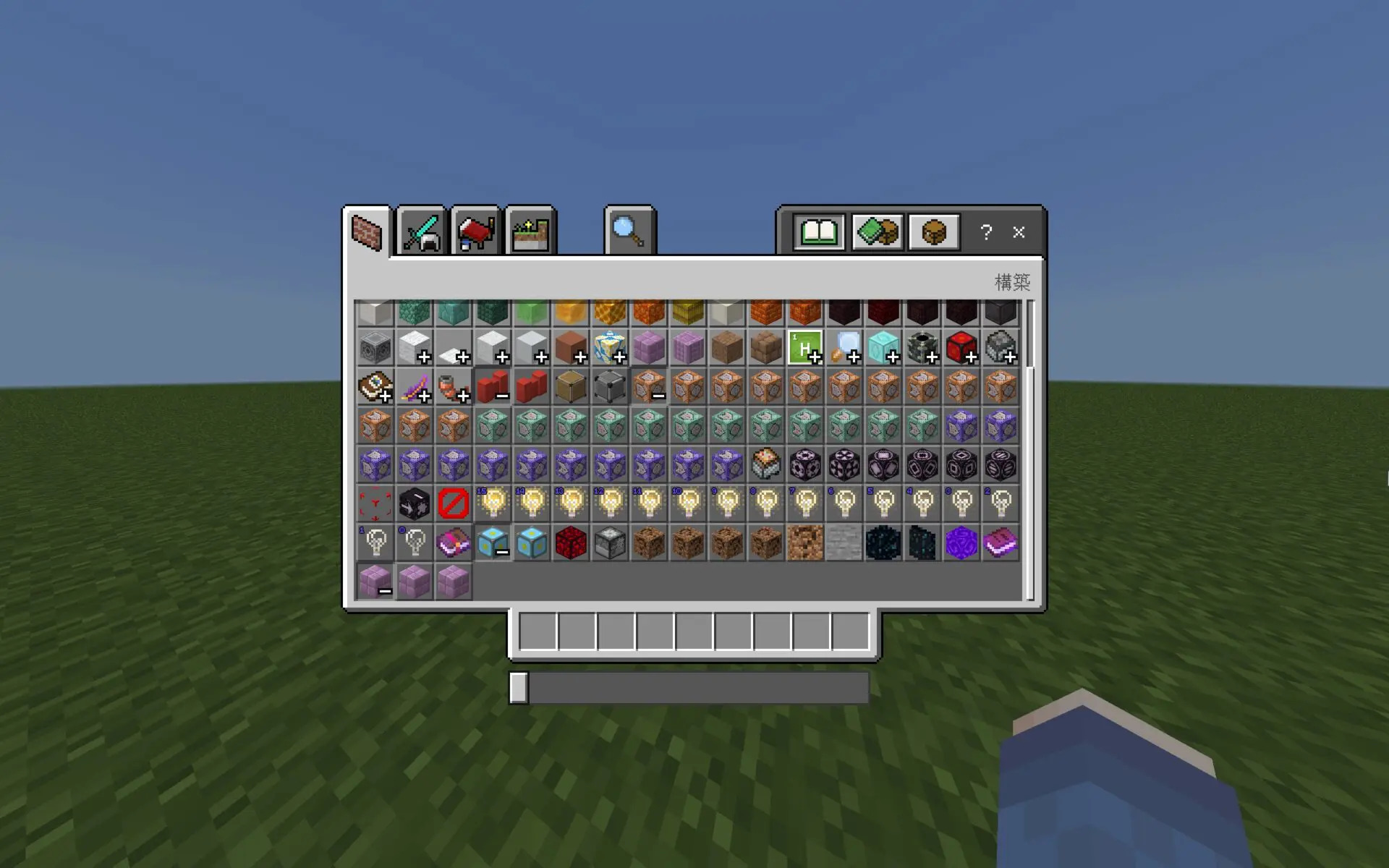Collapse the pink shulker box group
Viewport: 1389px width, 868px height.
point(375,579)
